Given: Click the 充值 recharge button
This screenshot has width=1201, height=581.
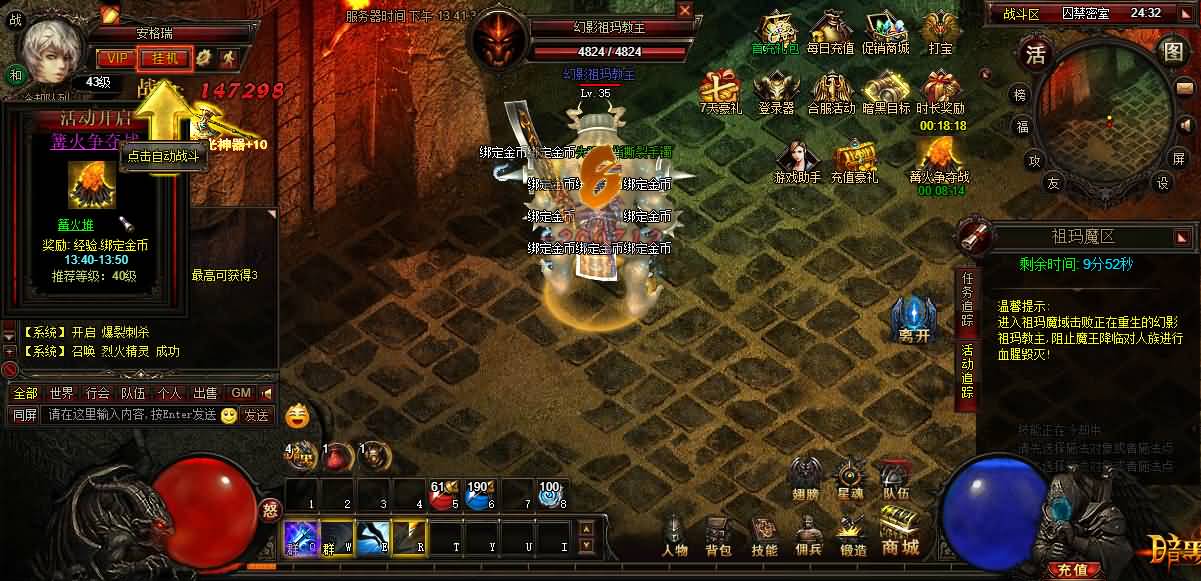Looking at the screenshot, I should point(1068,570).
